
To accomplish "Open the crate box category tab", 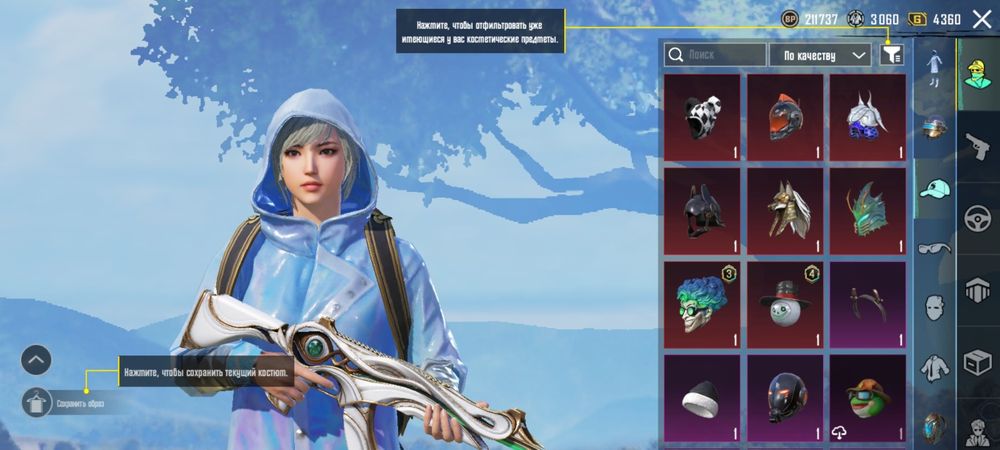I will (977, 363).
